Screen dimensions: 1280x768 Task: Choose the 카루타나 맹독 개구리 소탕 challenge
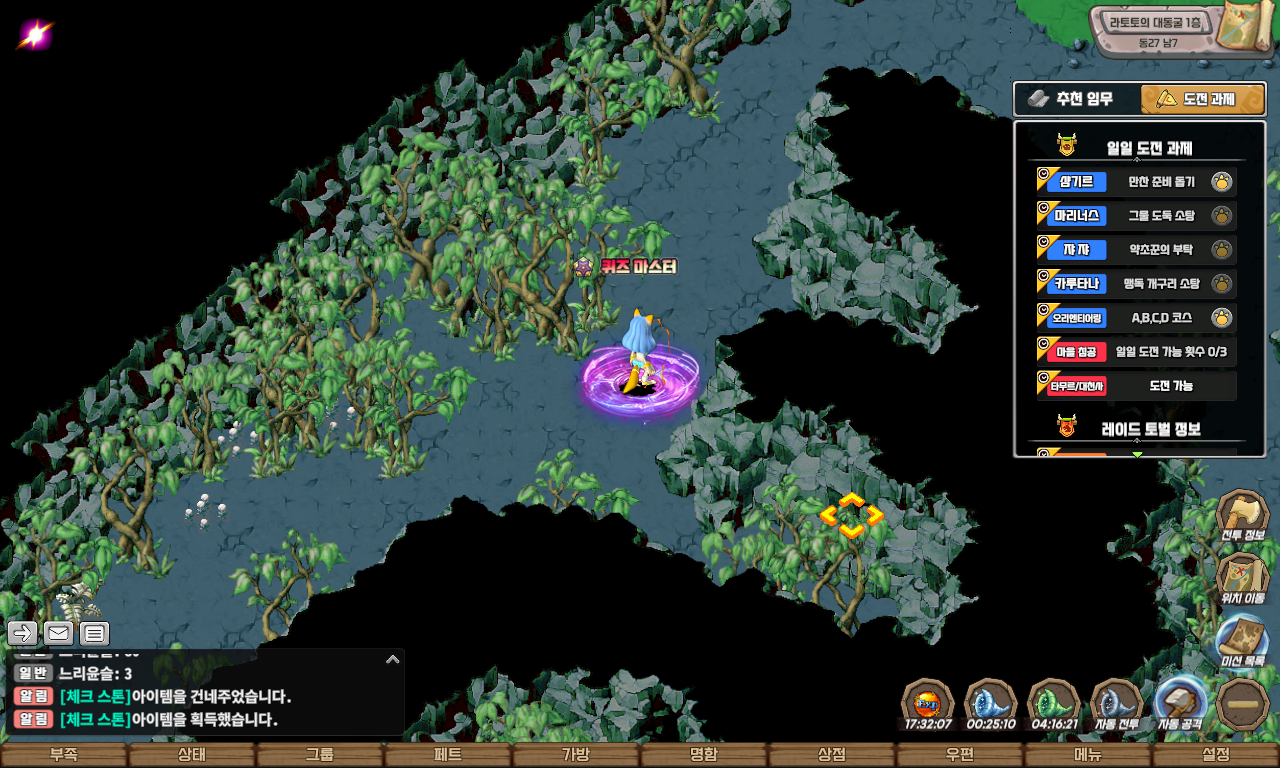point(1136,284)
